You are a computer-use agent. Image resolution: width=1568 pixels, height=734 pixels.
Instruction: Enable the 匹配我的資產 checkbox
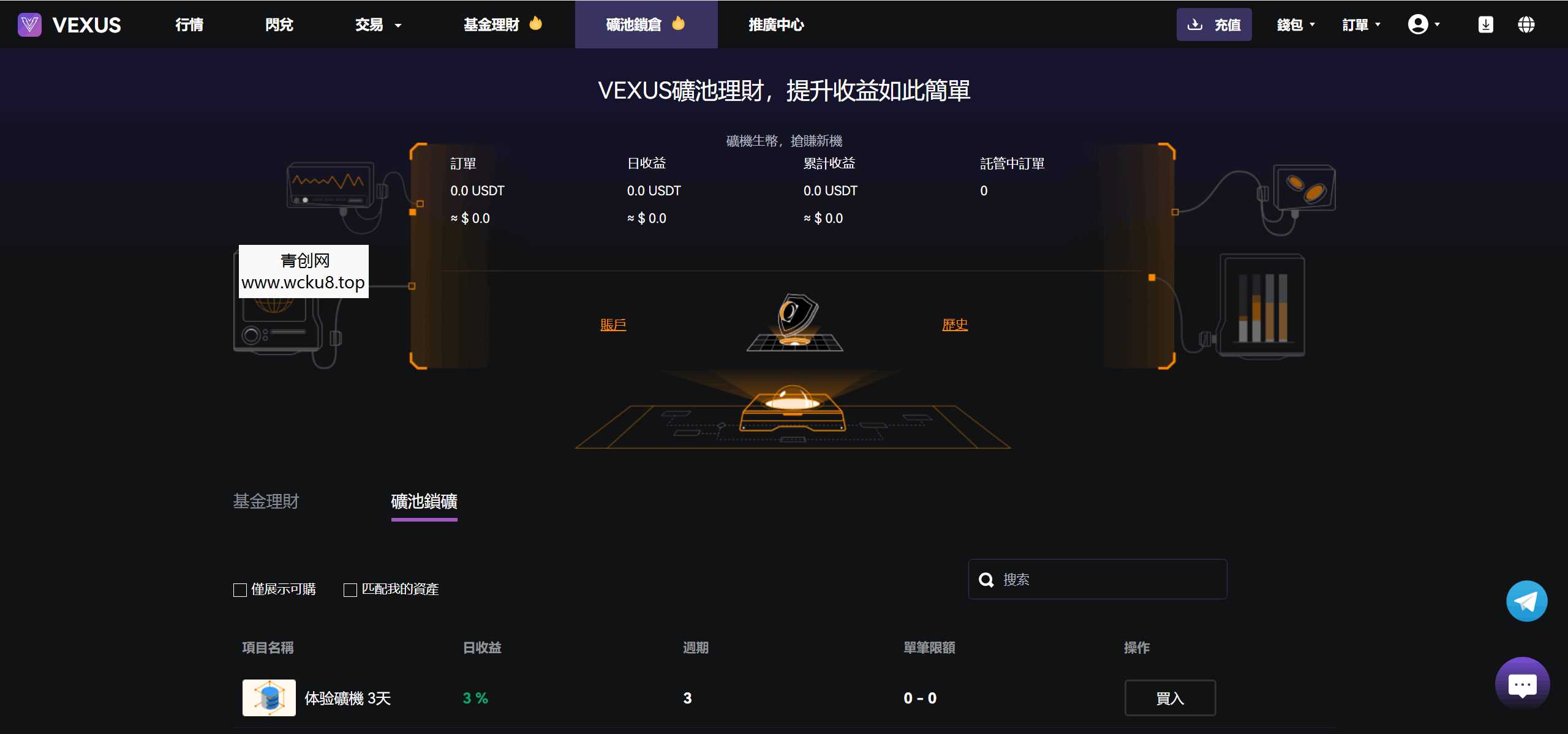tap(350, 590)
